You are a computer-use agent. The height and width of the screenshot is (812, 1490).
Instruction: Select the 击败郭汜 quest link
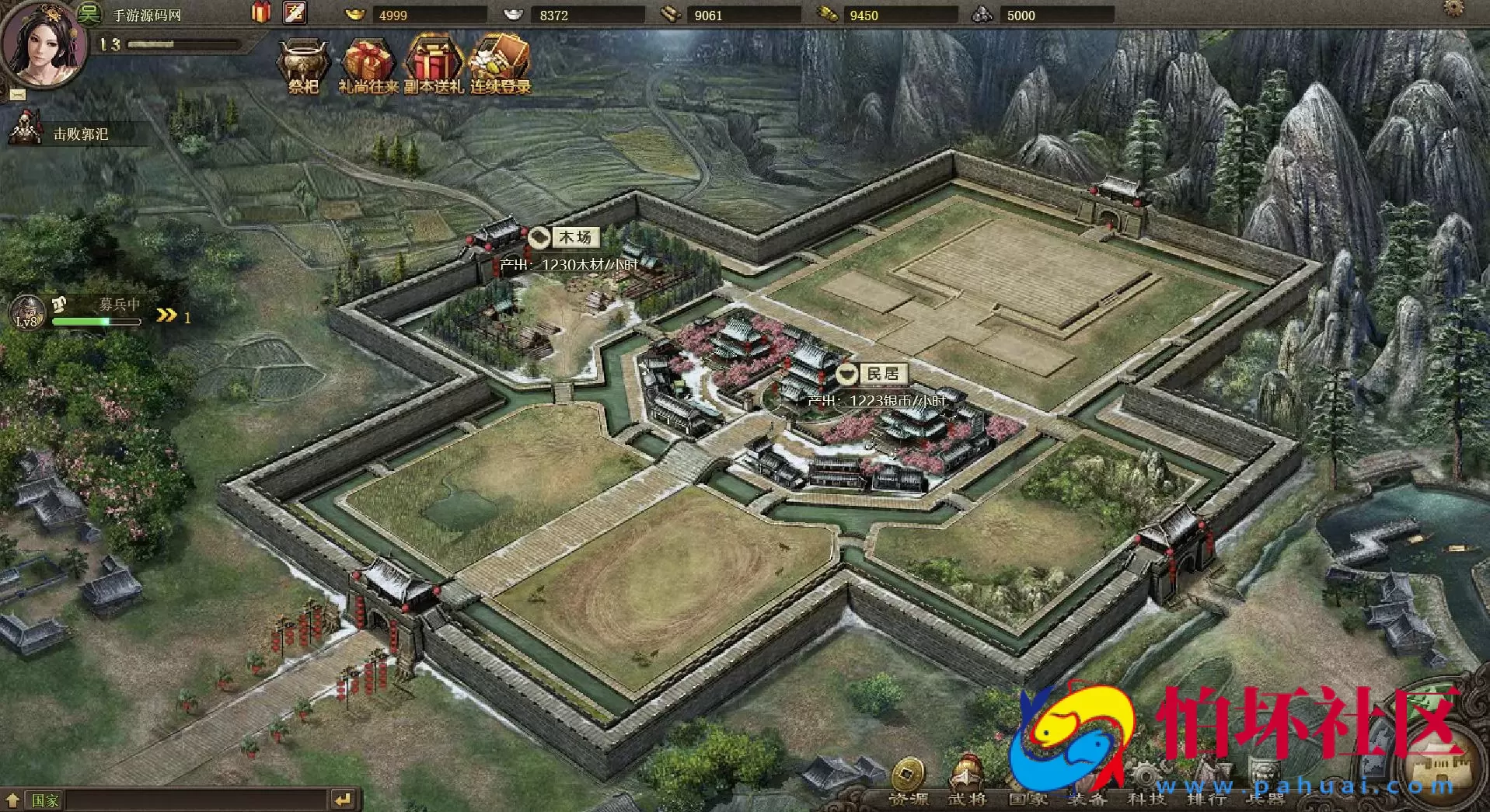point(82,134)
